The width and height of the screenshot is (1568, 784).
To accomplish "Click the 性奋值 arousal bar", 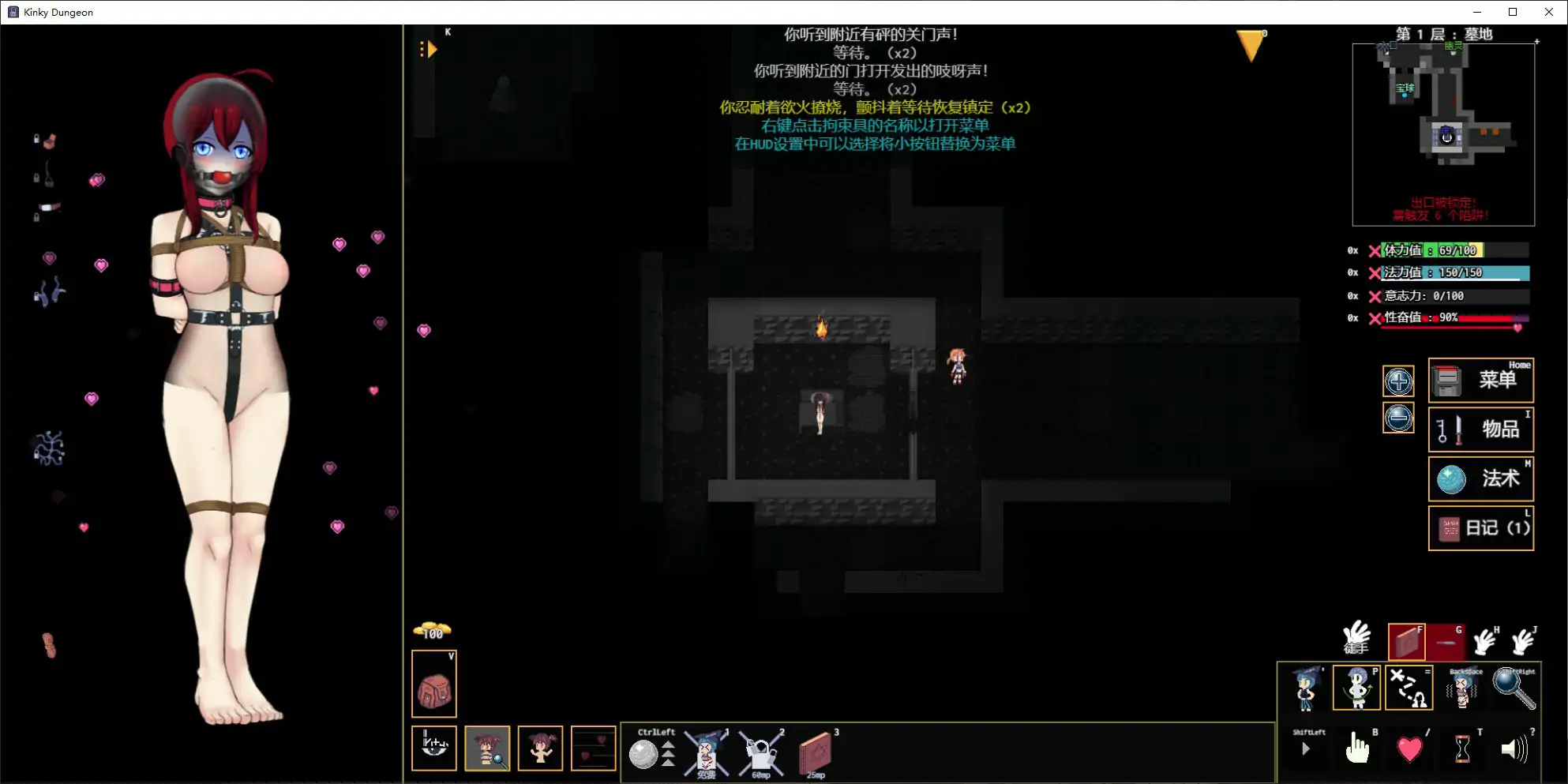I will pos(1449,318).
